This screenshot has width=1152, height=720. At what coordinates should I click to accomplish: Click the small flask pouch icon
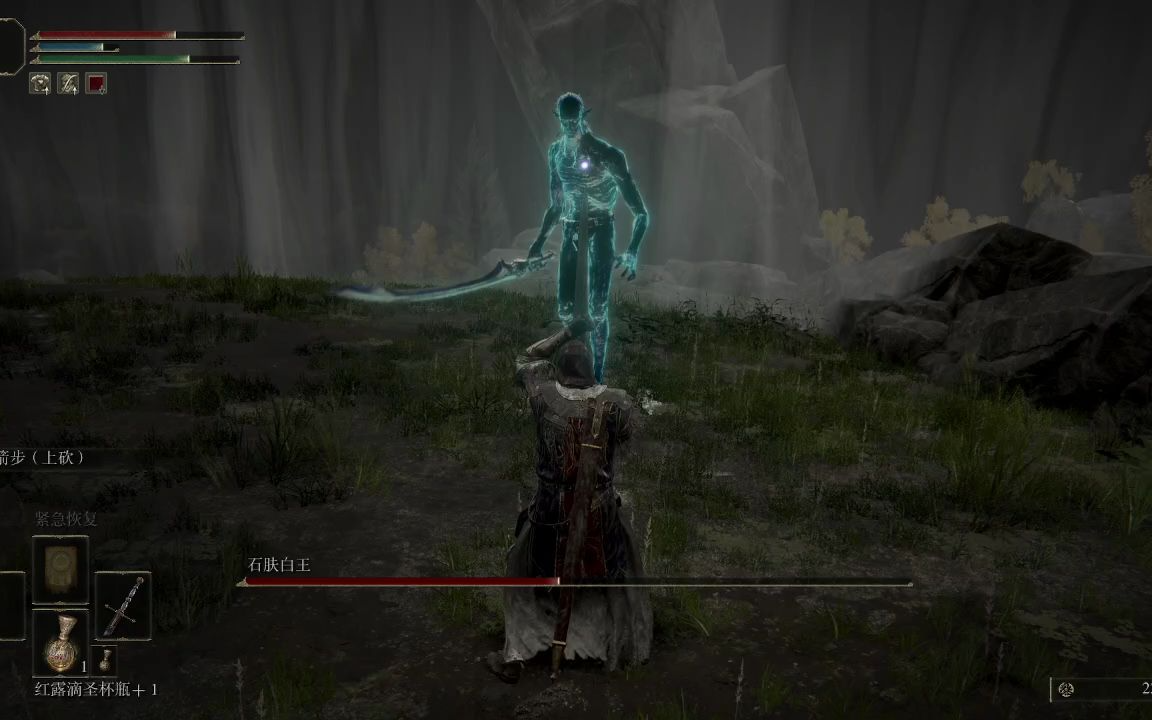106,658
